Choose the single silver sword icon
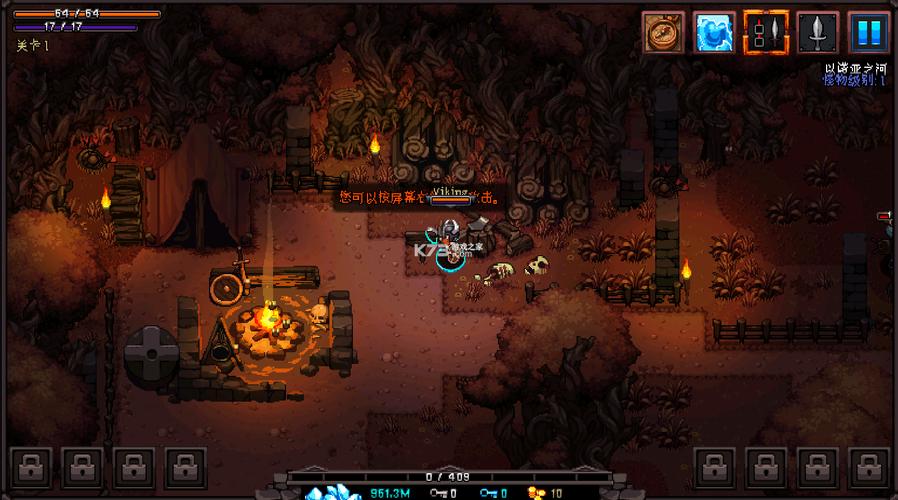This screenshot has height=500, width=898. 816,31
